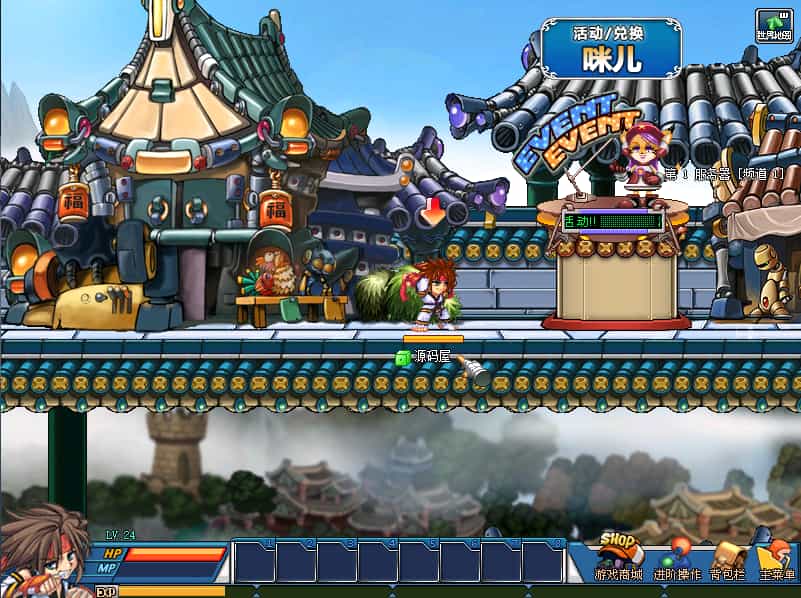This screenshot has height=598, width=801.
Task: Open advanced operations (进阶操作)
Action: tap(677, 560)
